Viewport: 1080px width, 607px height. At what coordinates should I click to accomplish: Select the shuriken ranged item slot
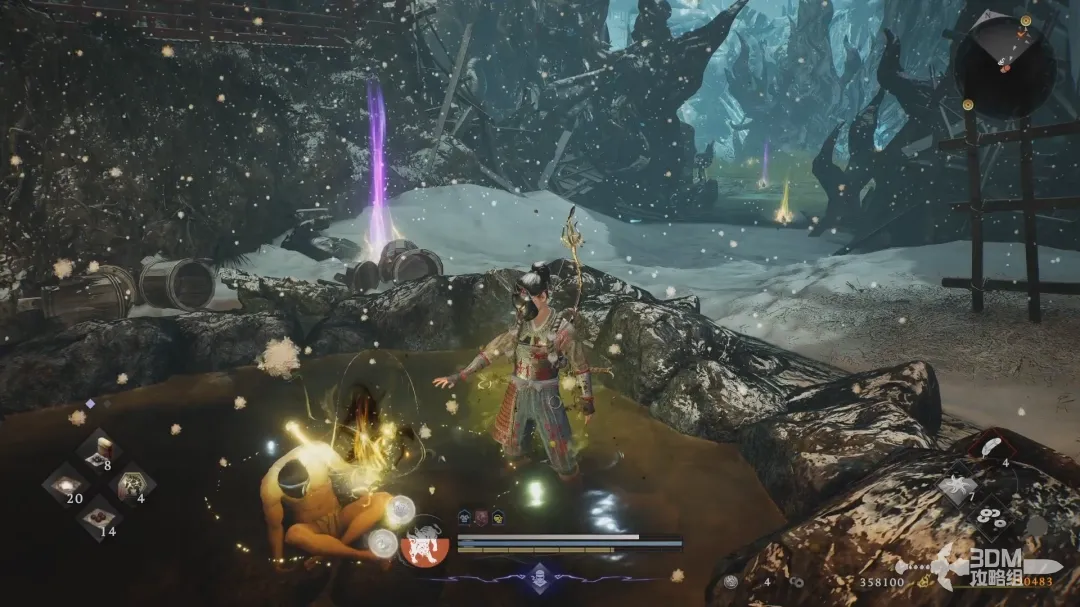coord(956,486)
